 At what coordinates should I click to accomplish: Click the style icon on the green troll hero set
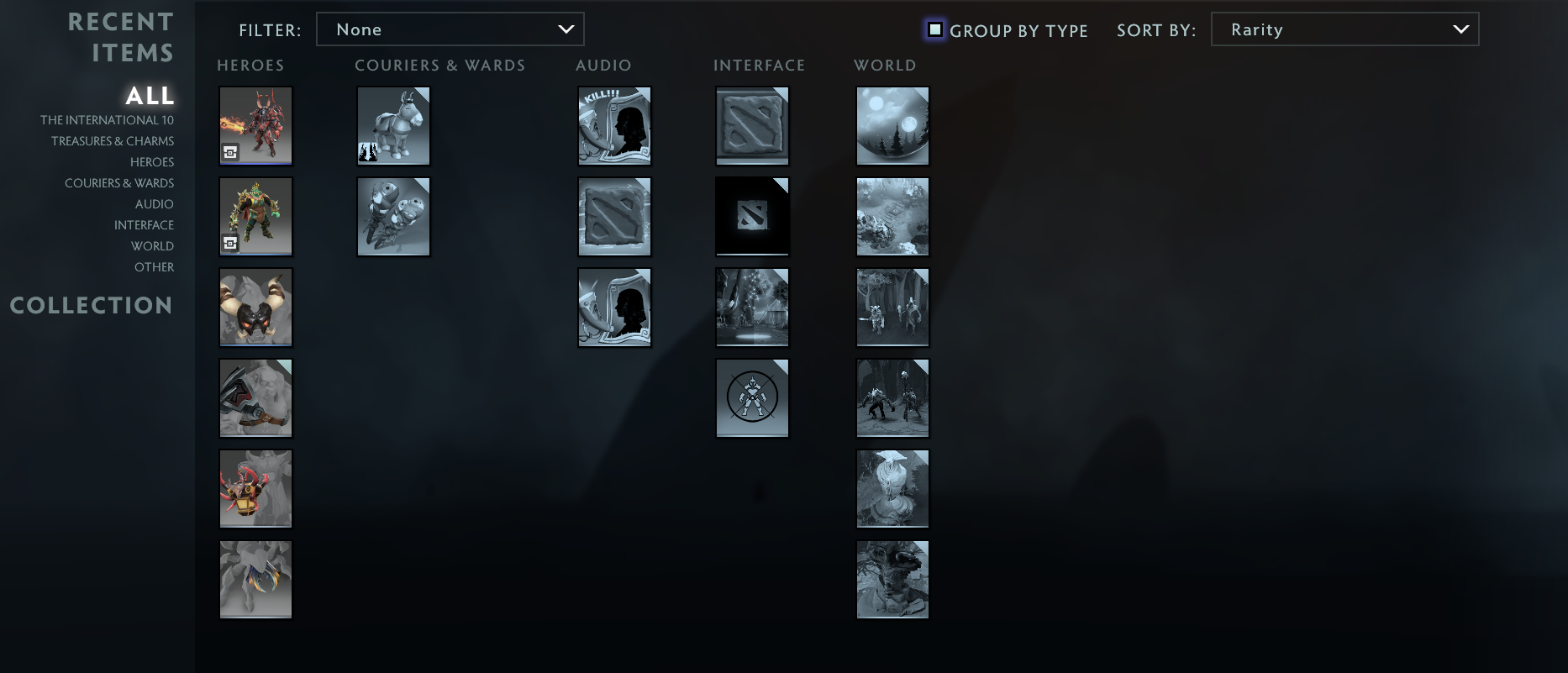point(232,244)
